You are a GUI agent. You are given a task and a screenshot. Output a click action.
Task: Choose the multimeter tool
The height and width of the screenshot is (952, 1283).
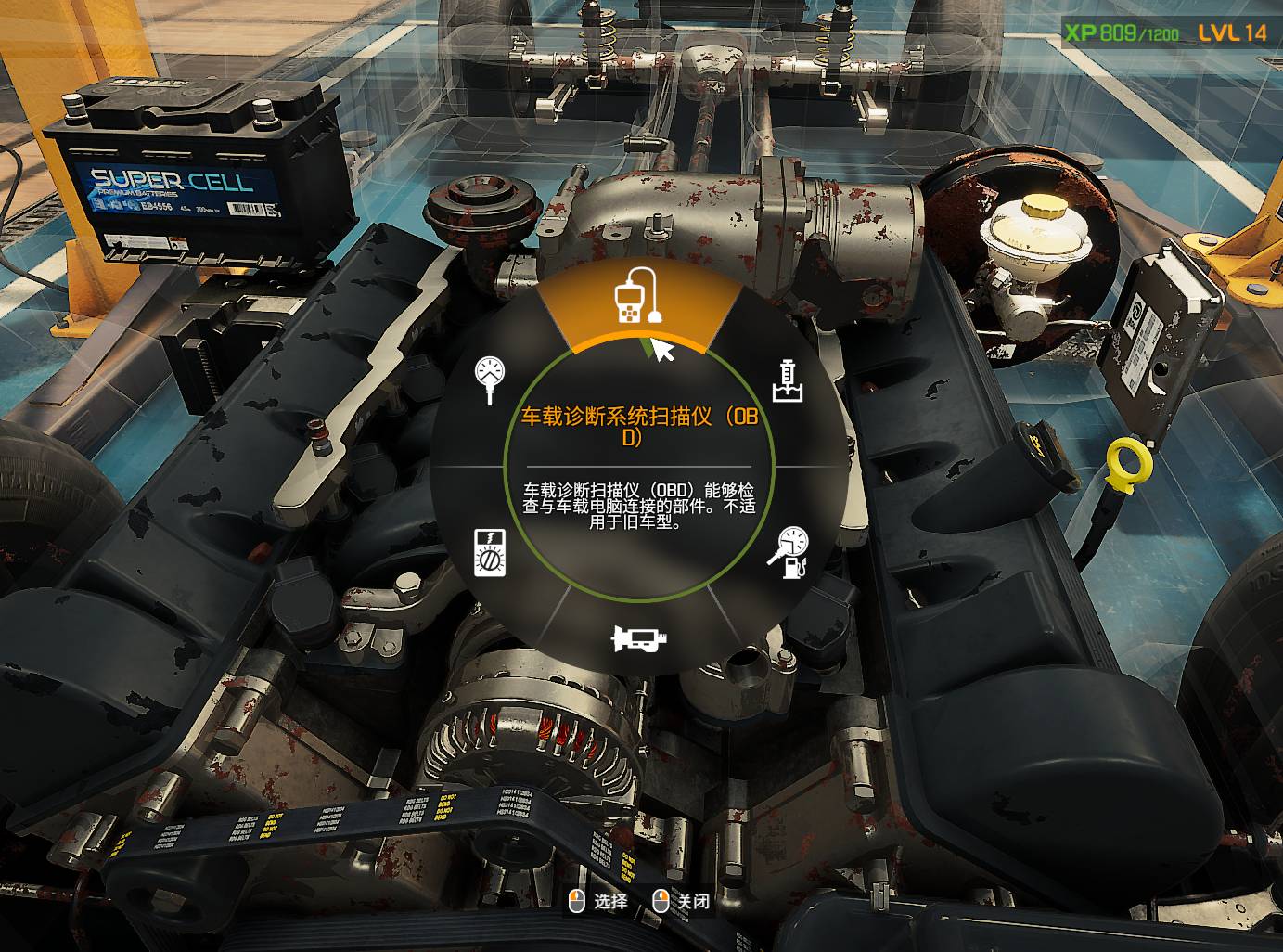click(x=489, y=552)
